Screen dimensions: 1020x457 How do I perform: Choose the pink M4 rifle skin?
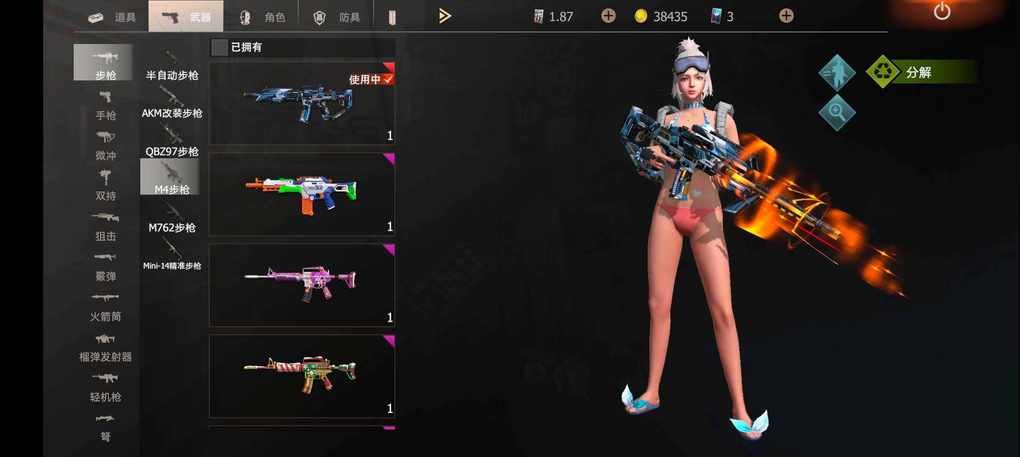301,285
